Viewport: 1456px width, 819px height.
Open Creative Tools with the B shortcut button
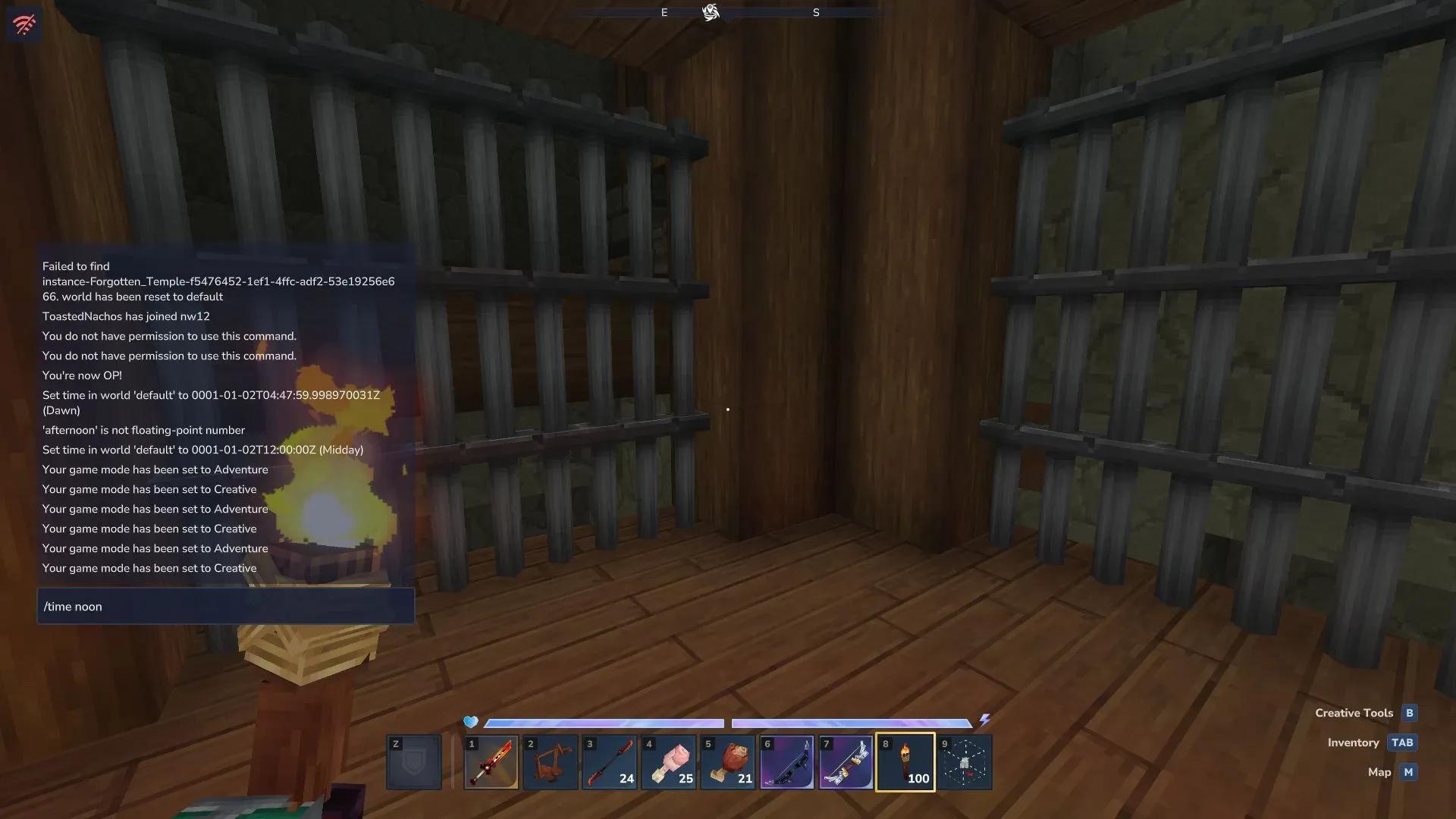coord(1408,713)
